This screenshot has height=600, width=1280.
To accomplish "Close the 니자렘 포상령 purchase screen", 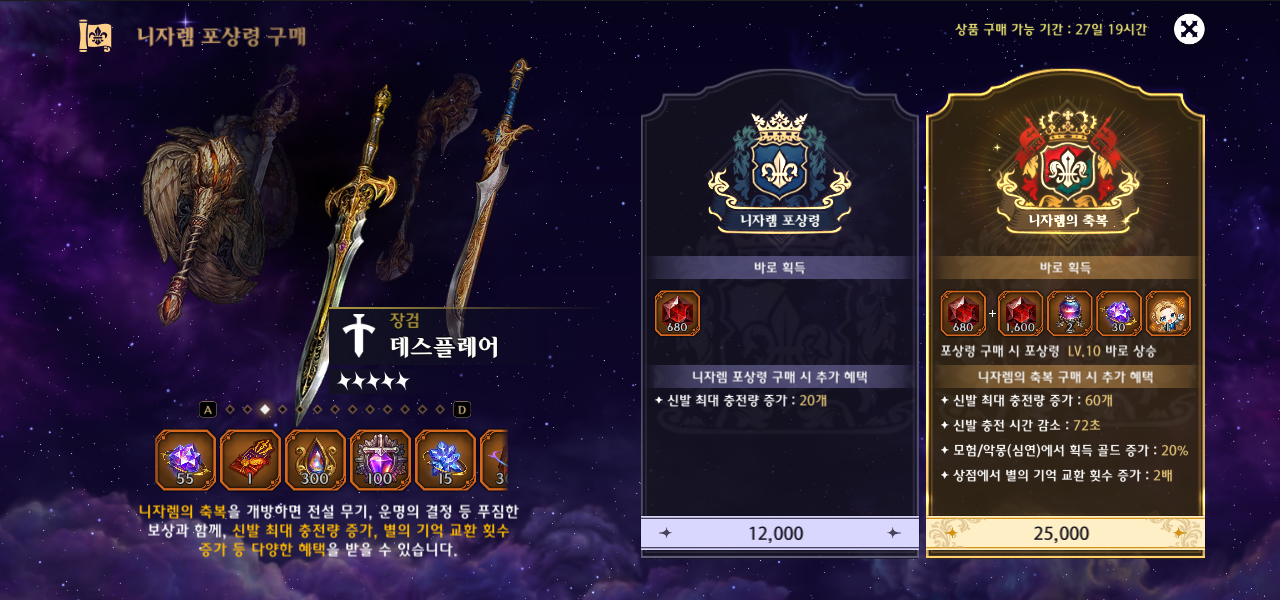I will tap(1188, 29).
